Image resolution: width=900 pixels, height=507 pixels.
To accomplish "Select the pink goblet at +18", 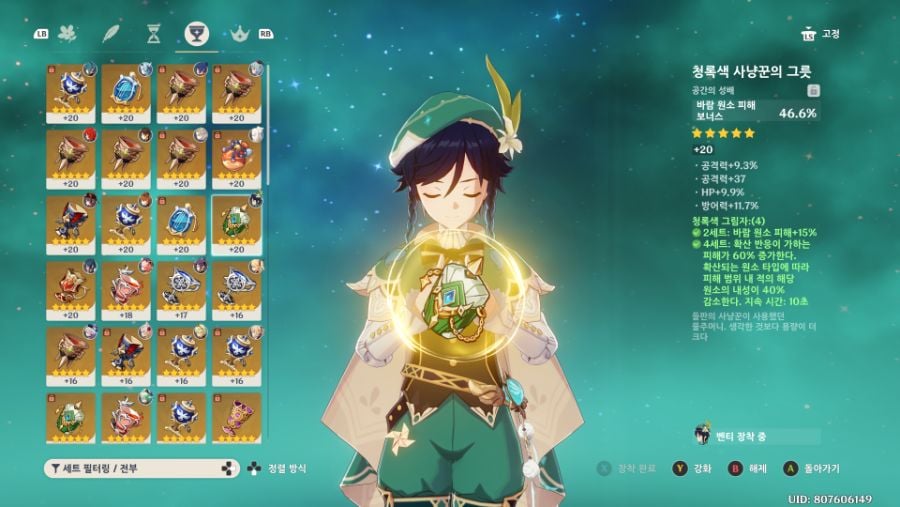I will 126,287.
